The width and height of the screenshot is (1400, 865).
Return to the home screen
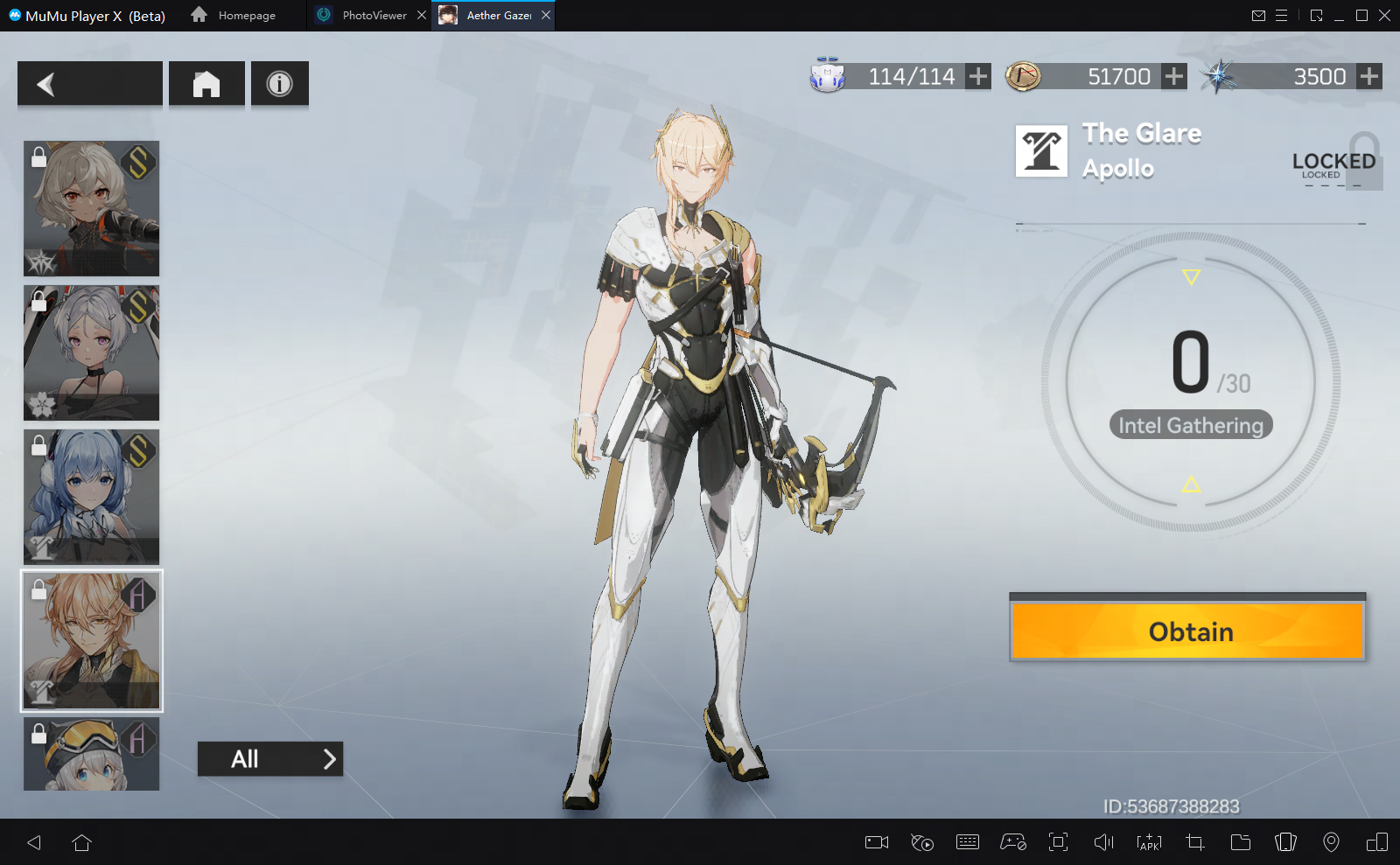click(x=206, y=84)
